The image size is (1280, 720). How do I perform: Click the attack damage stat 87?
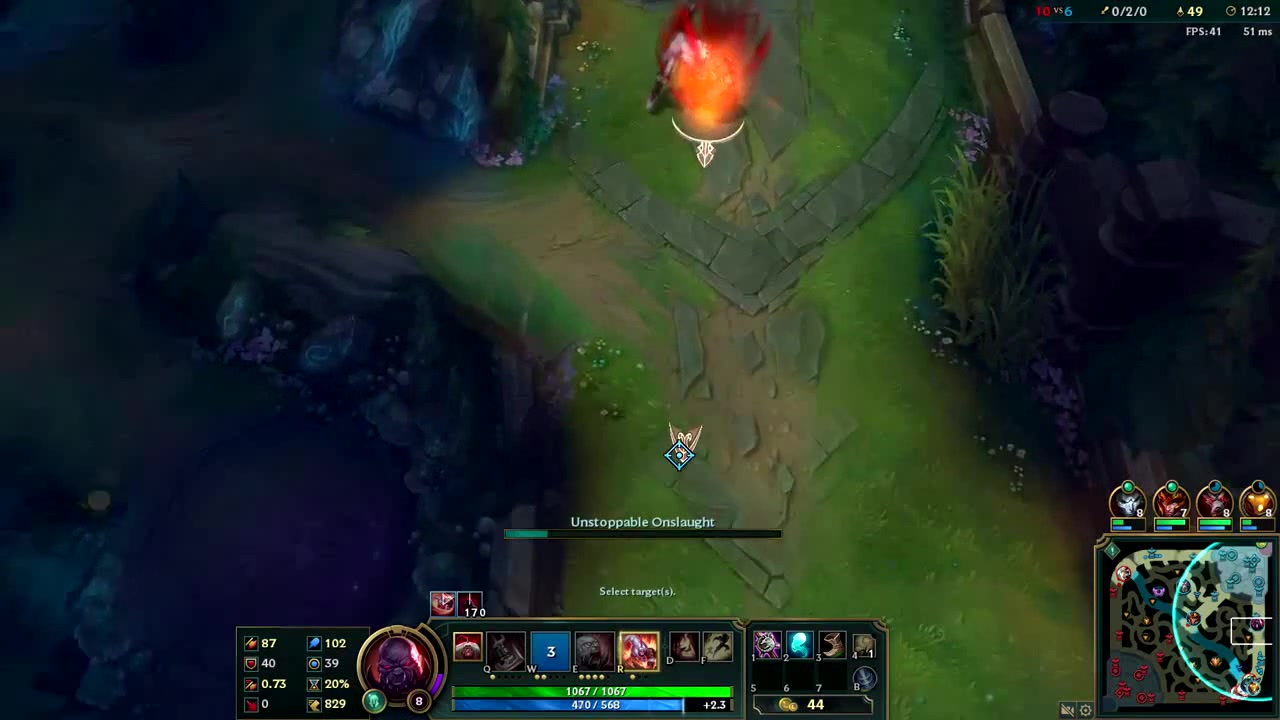(x=267, y=643)
